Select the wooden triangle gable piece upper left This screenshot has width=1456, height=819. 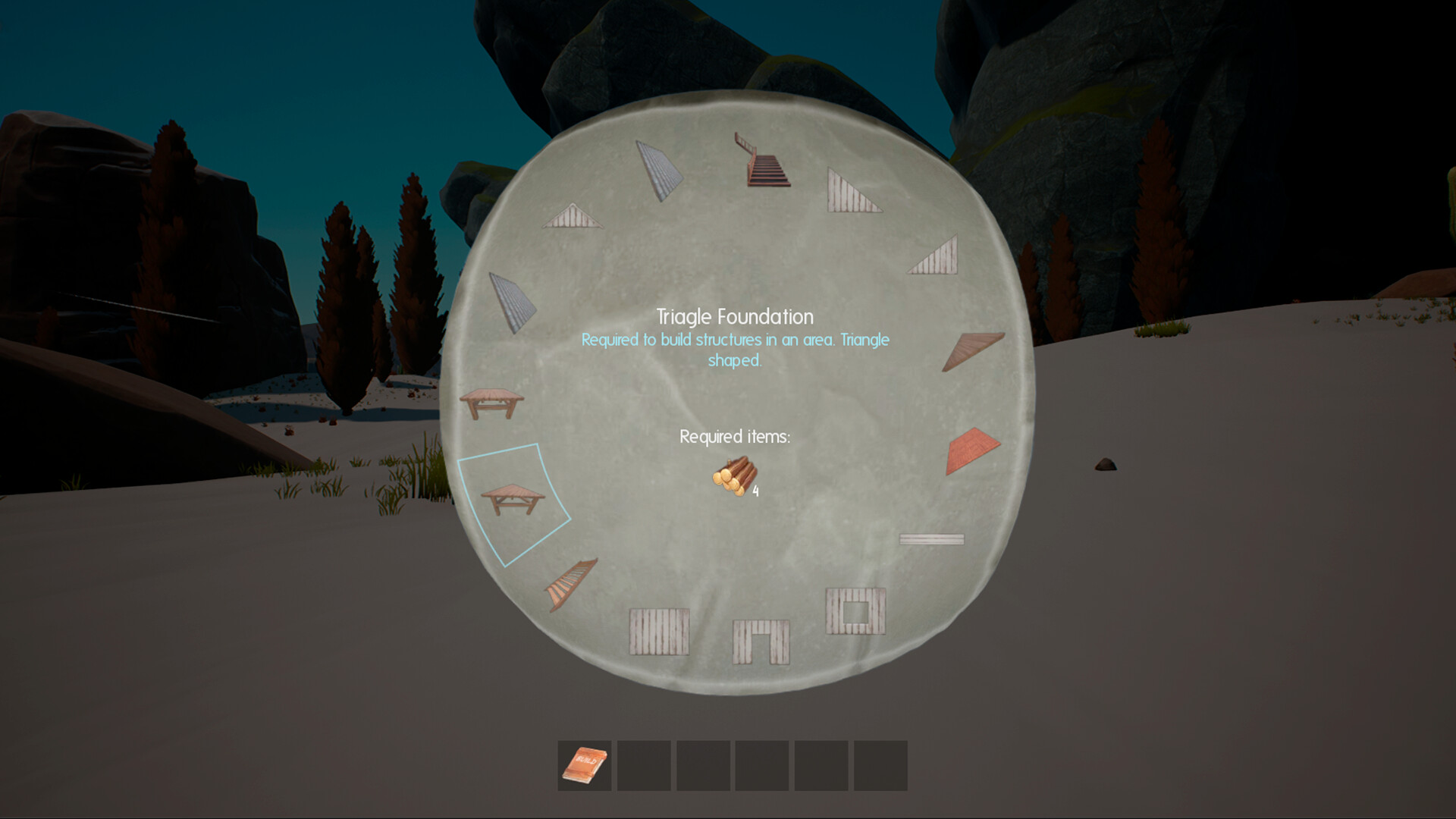[574, 216]
